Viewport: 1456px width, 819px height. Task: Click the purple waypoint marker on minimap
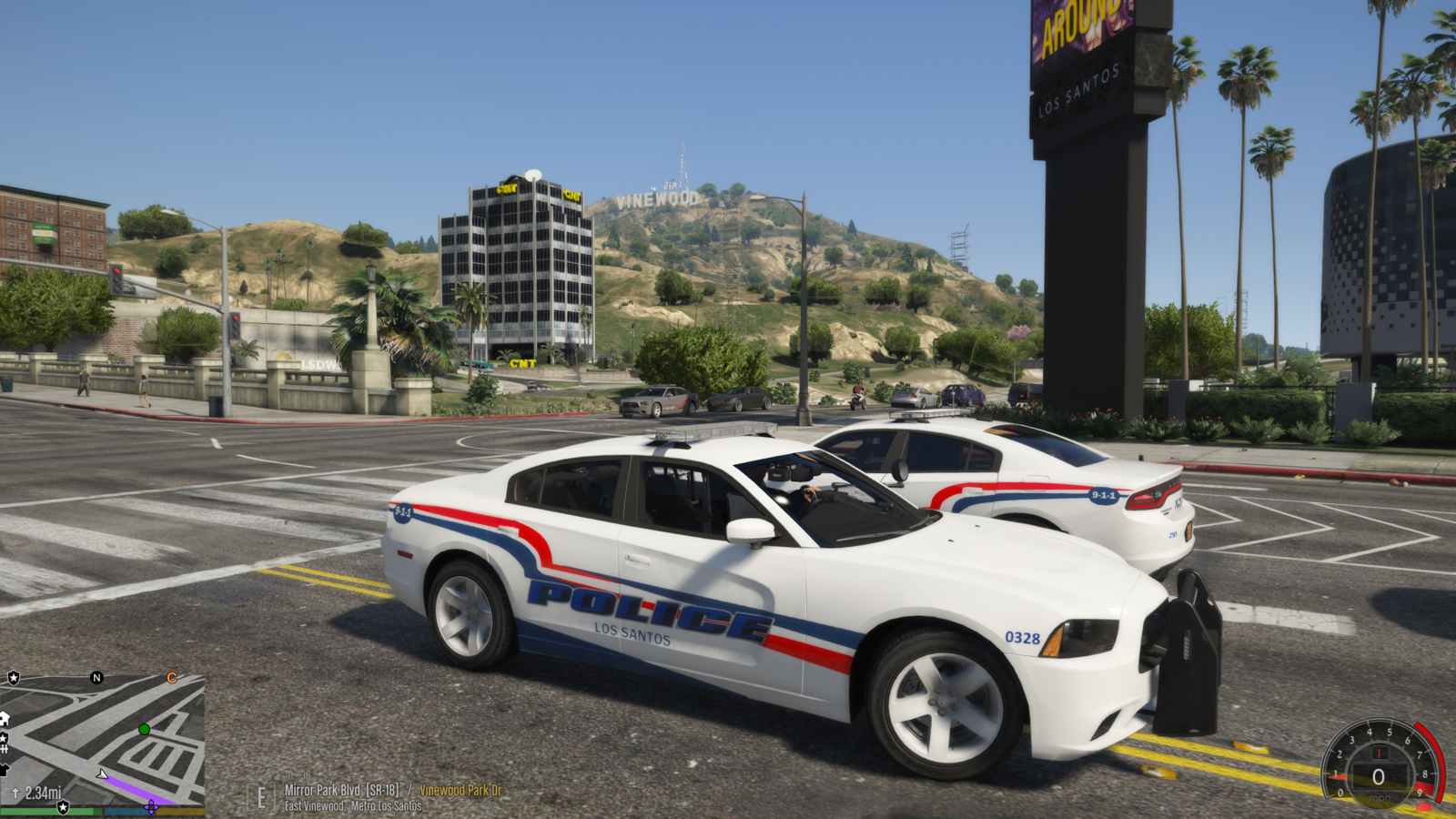pos(151,806)
